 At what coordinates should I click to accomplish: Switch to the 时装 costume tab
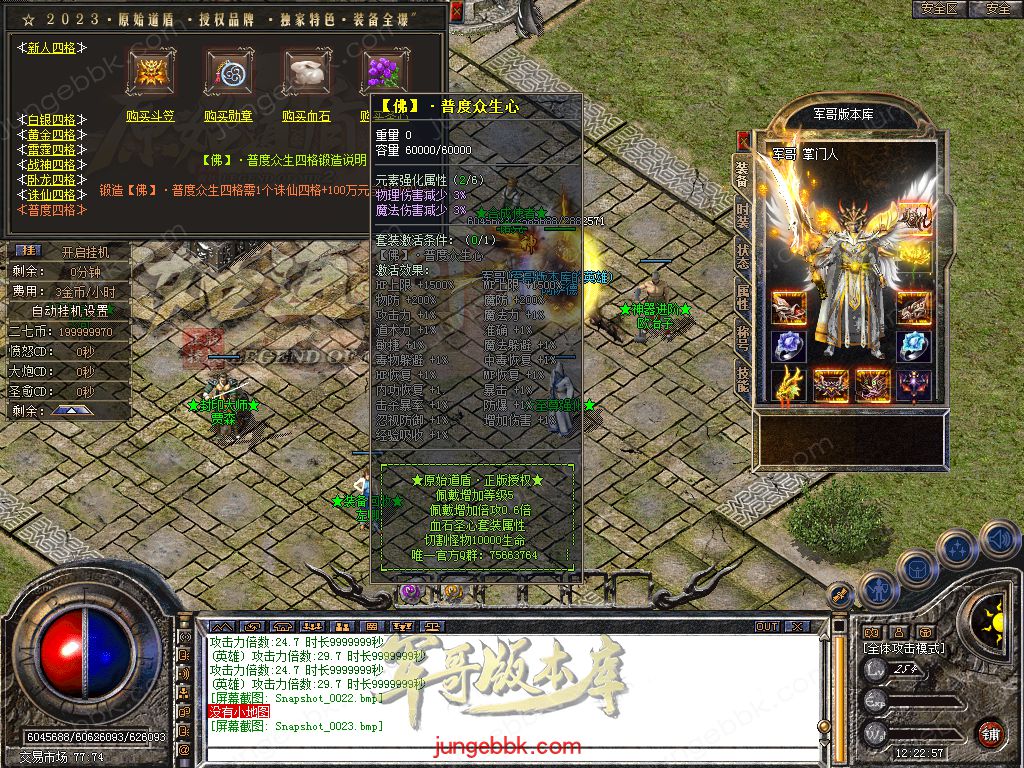743,209
